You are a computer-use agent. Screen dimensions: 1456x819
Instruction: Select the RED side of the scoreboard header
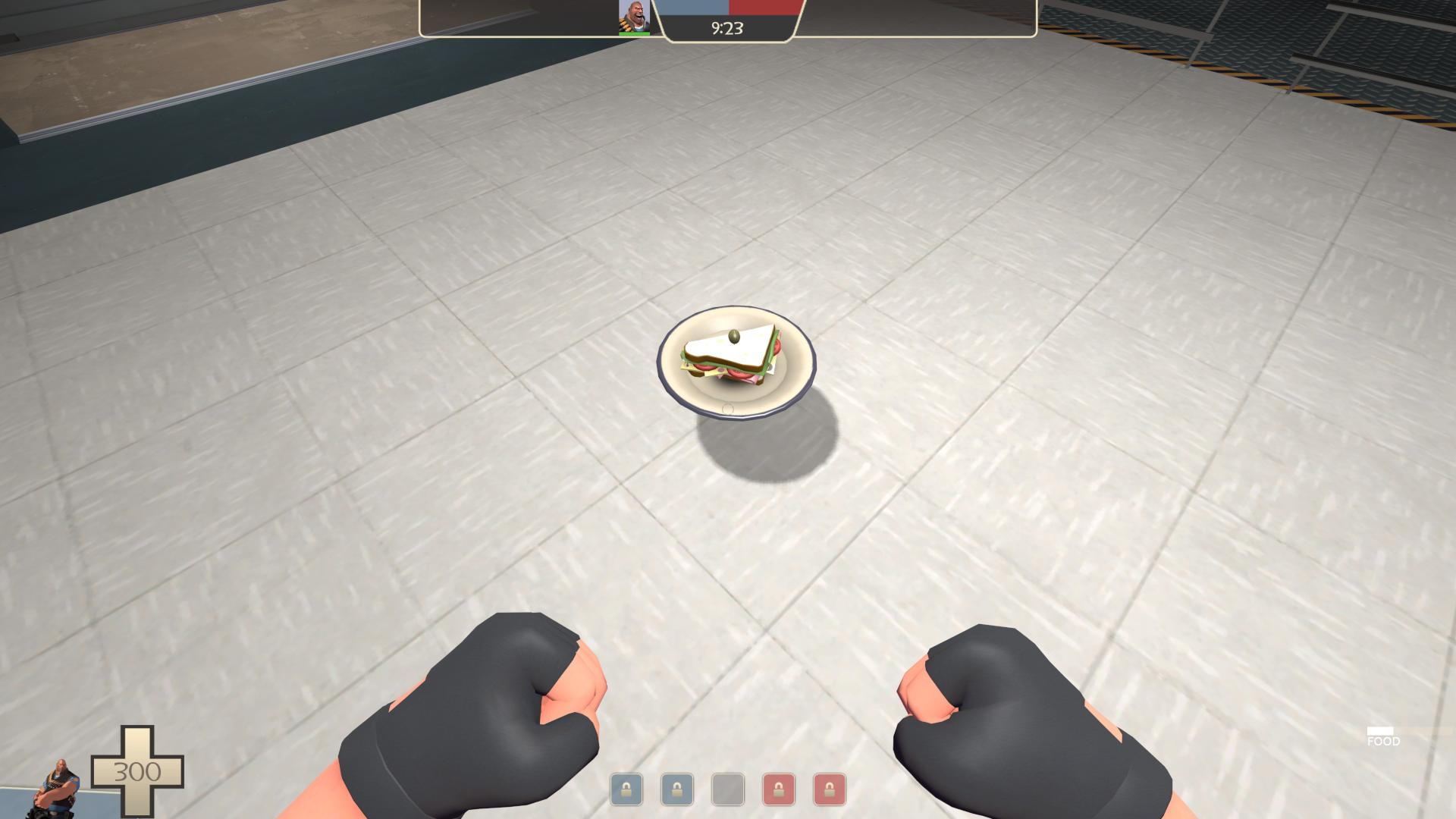click(766, 8)
